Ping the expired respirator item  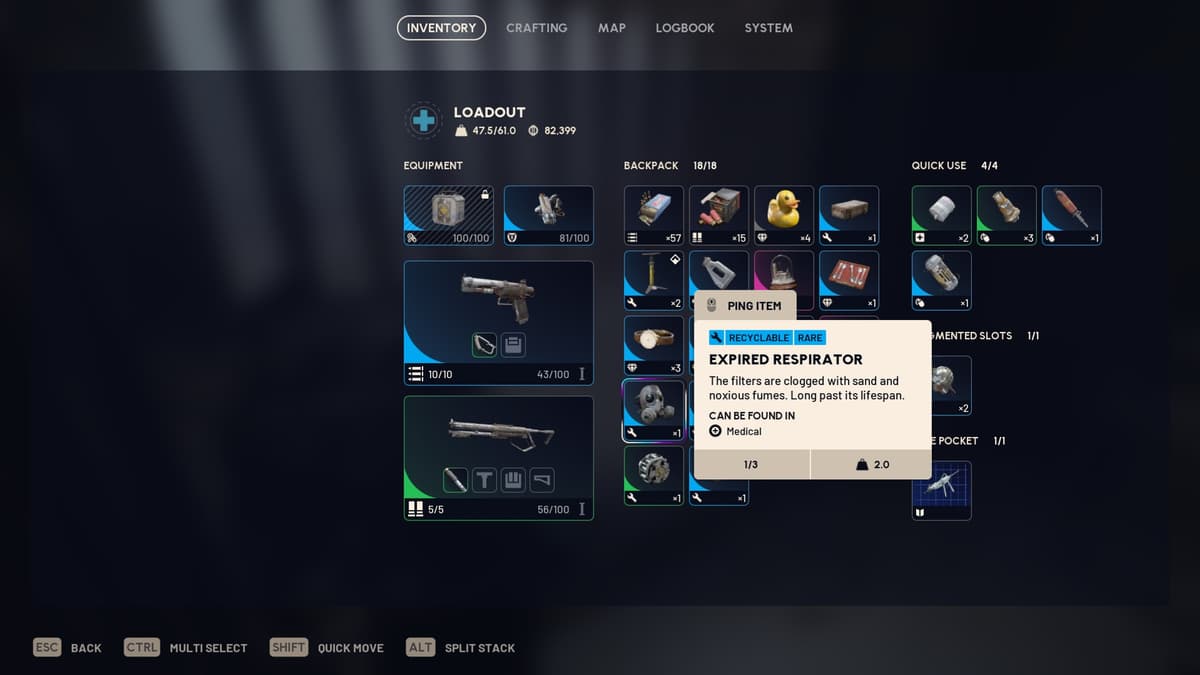(745, 306)
